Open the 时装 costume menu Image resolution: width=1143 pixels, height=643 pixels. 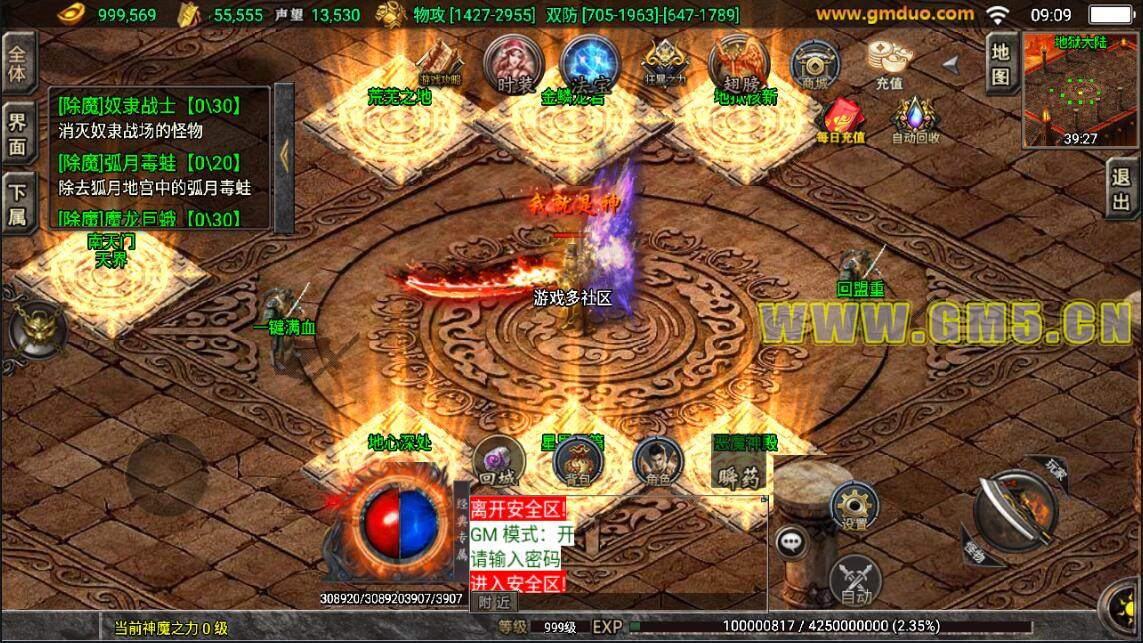pos(507,64)
